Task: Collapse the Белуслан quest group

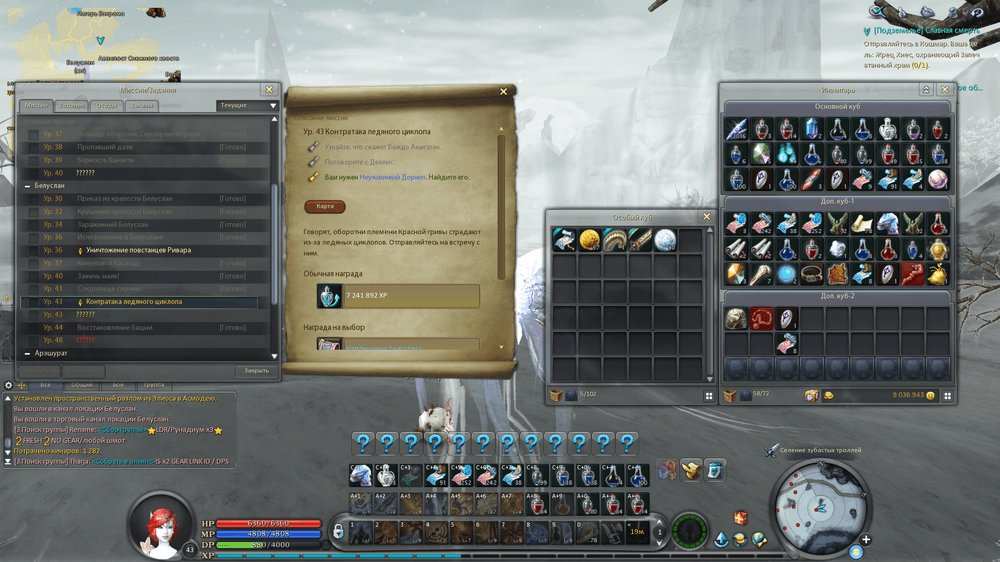Action: point(27,186)
